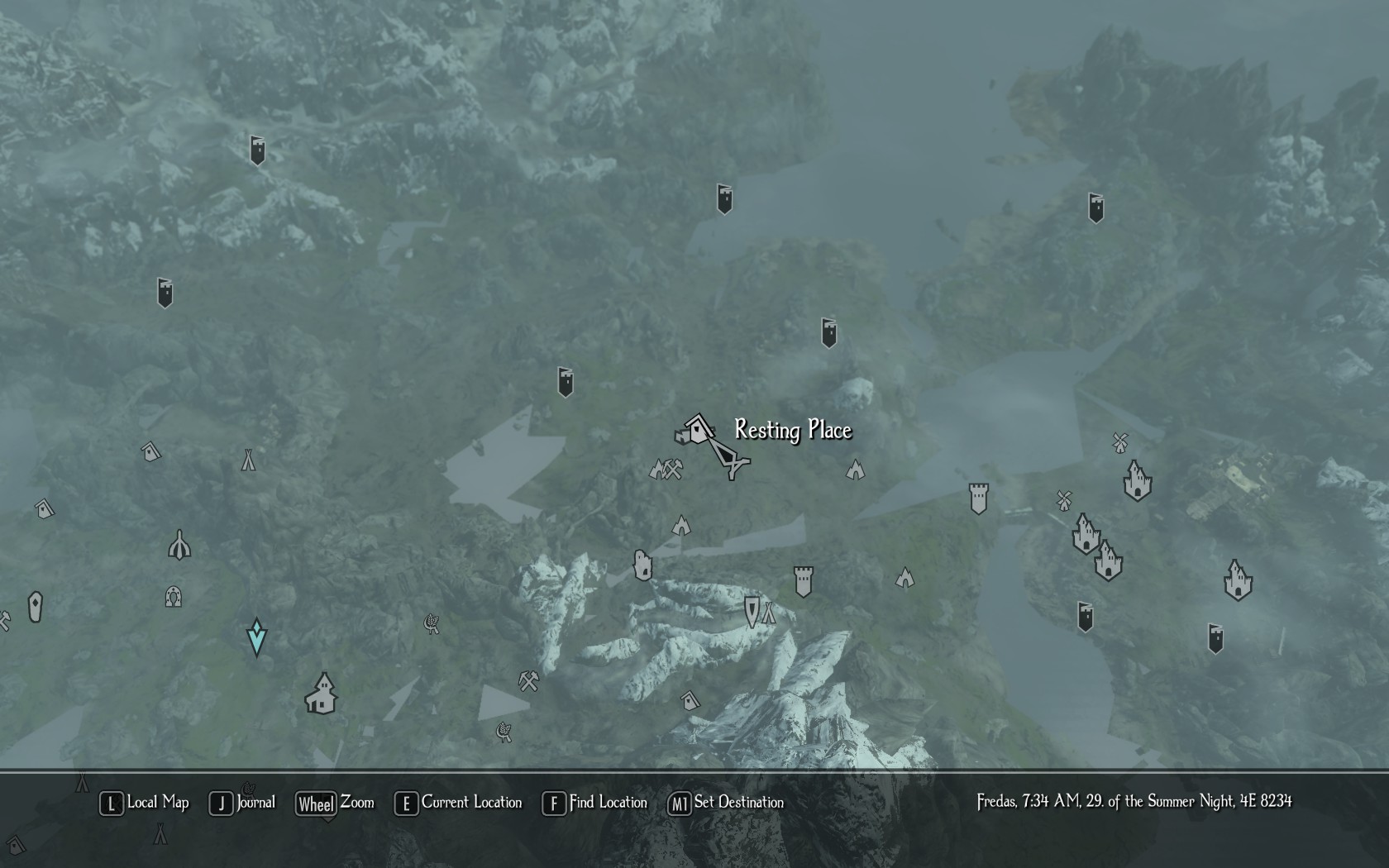Open the Journal from map bar
Image resolution: width=1389 pixels, height=868 pixels.
pyautogui.click(x=242, y=803)
